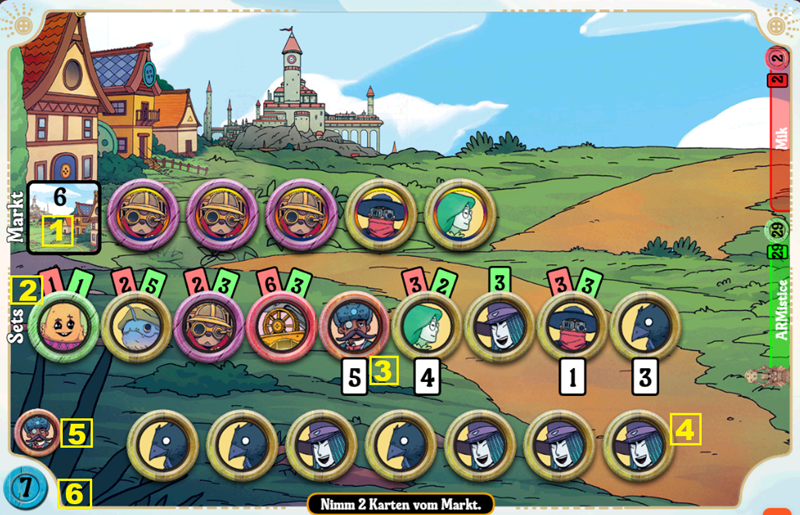The width and height of the screenshot is (800, 515).
Task: Click the small mustached man token at left
Action: (x=37, y=433)
